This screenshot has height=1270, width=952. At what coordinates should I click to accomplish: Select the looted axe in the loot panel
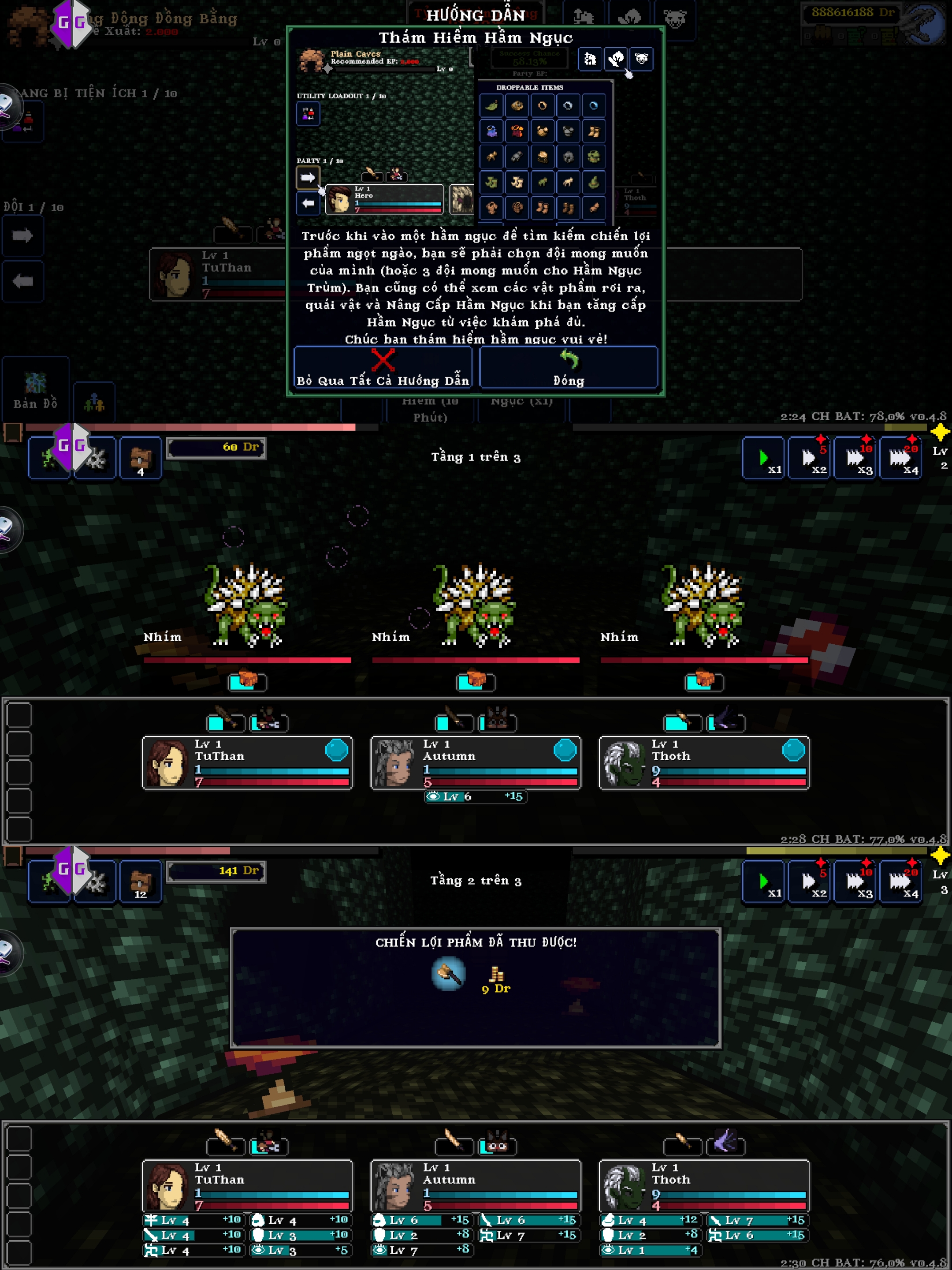point(449,974)
